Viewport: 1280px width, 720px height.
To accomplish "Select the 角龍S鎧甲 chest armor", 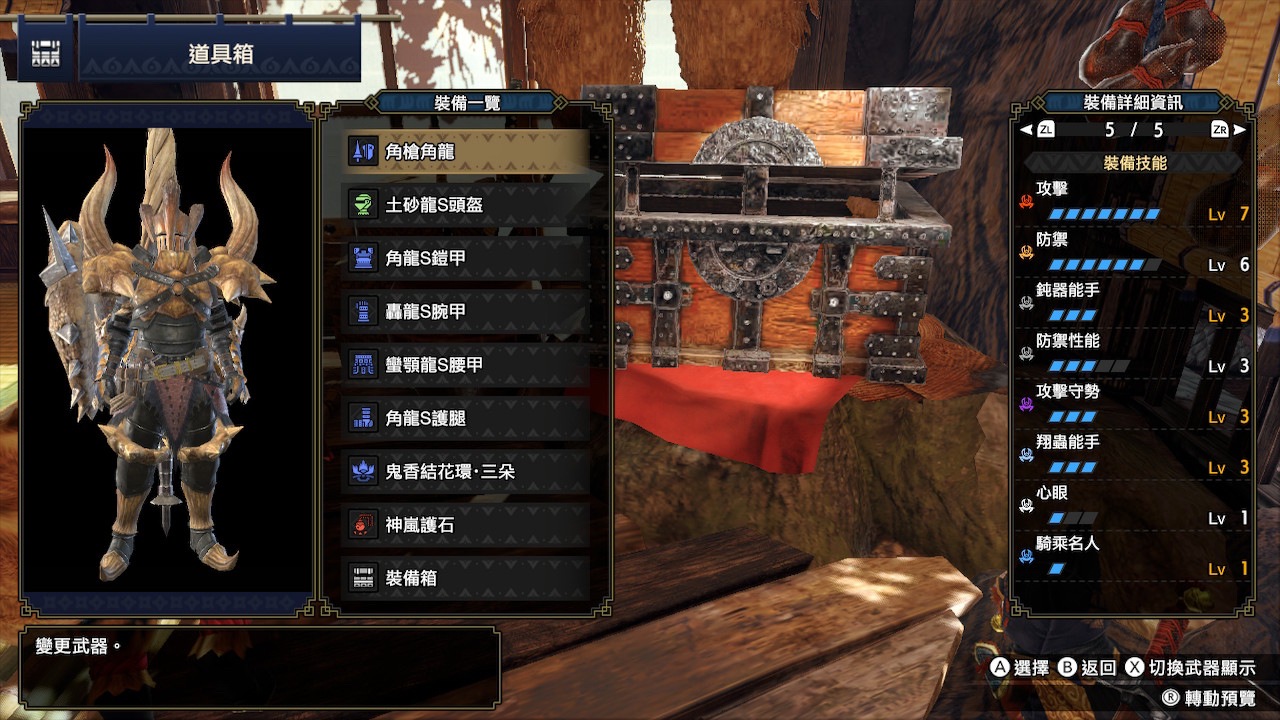I will click(465, 258).
